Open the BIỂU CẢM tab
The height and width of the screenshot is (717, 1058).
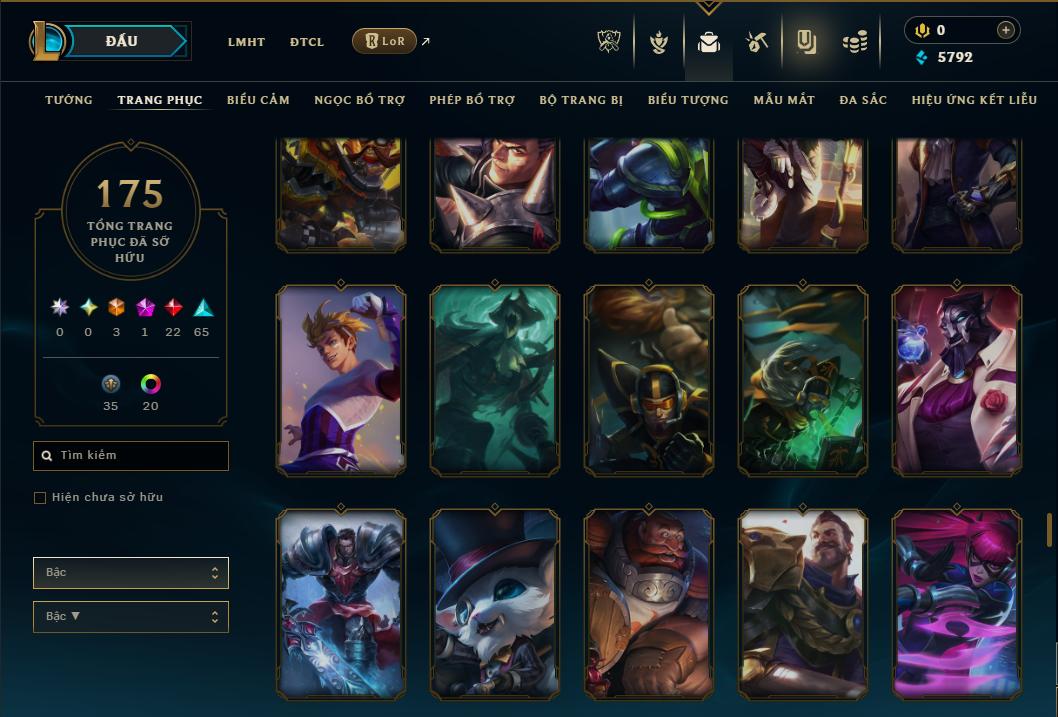258,100
